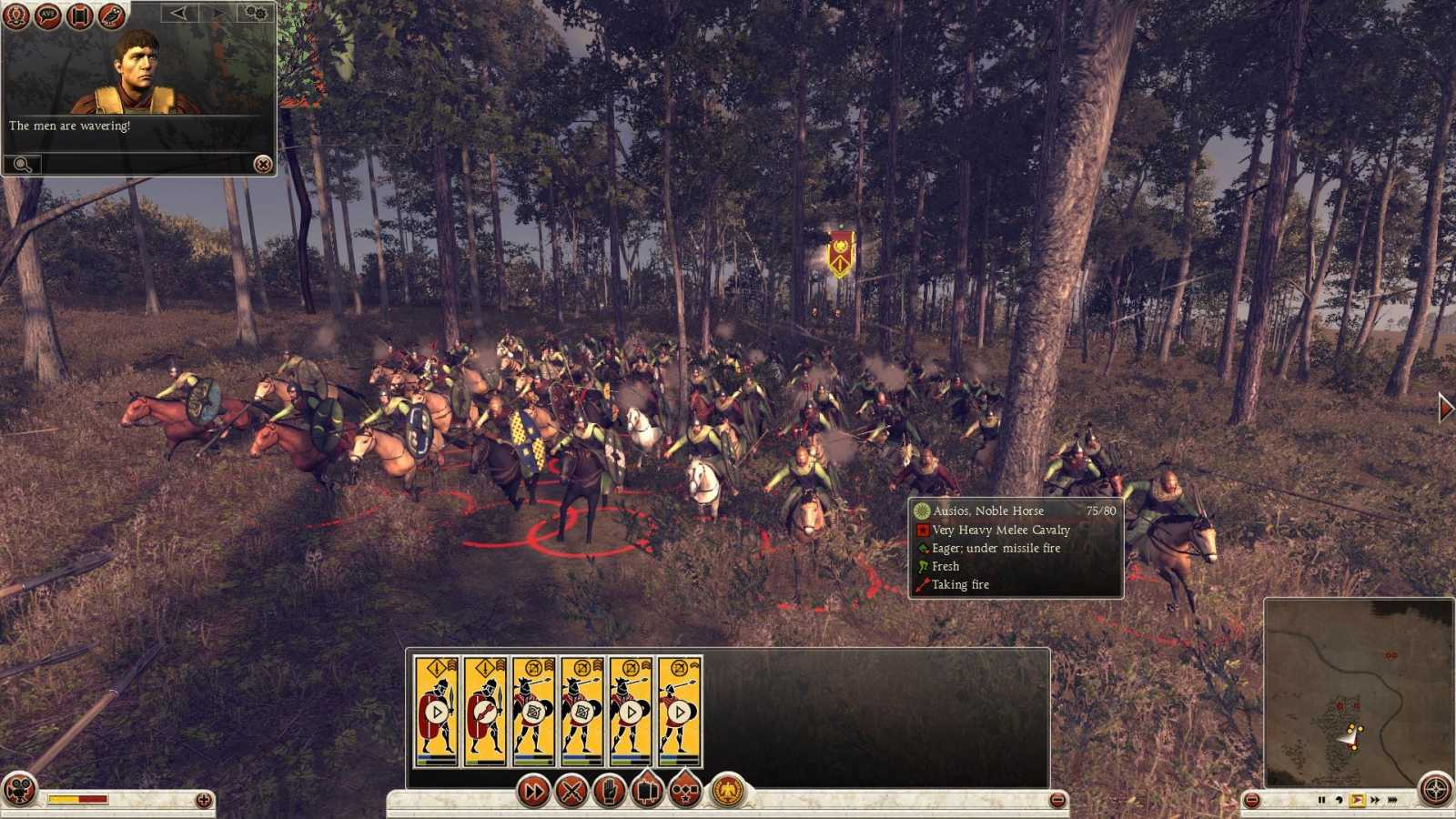Click the AVE speech bubble advisor icon
Image resolution: width=1456 pixels, height=819 pixels.
(46, 16)
